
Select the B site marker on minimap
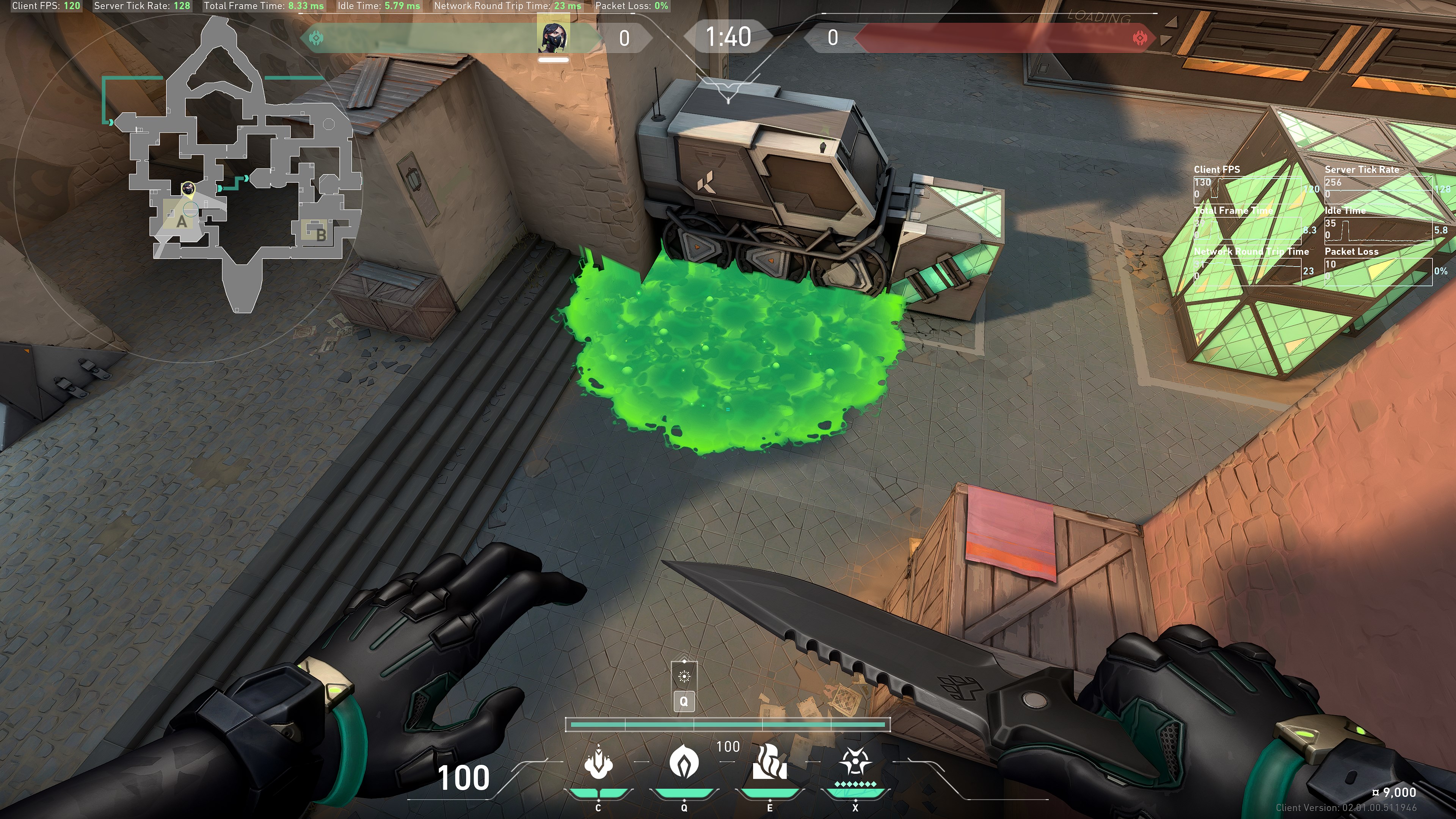tap(320, 234)
